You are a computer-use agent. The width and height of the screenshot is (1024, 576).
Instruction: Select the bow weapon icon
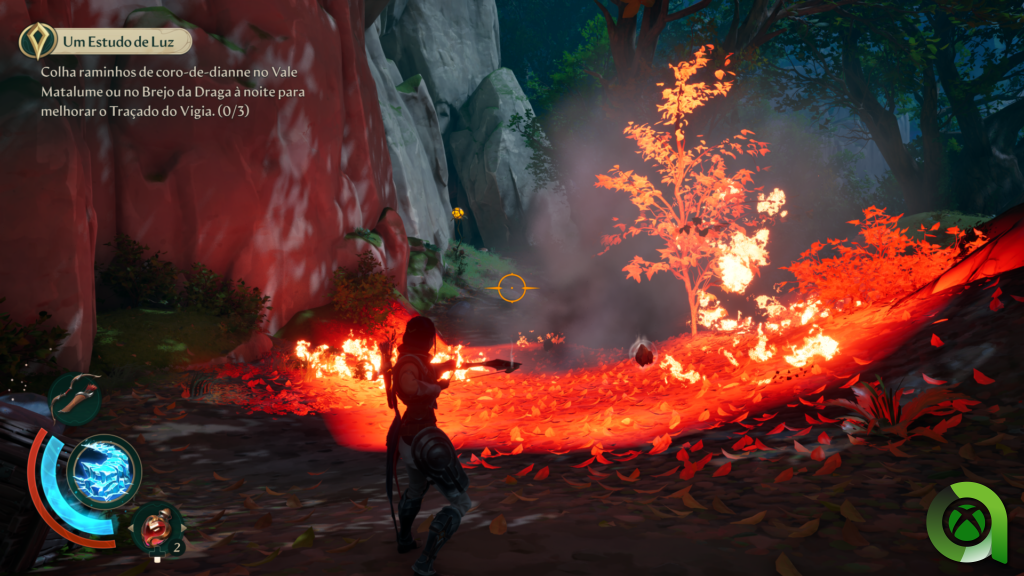tap(75, 396)
